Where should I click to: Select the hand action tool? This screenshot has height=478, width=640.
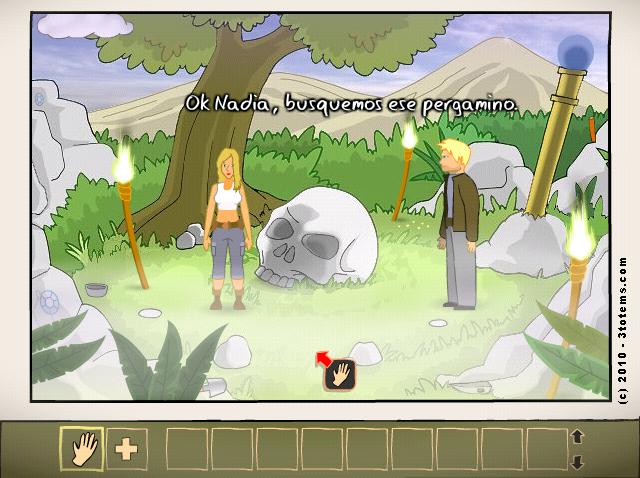point(82,448)
